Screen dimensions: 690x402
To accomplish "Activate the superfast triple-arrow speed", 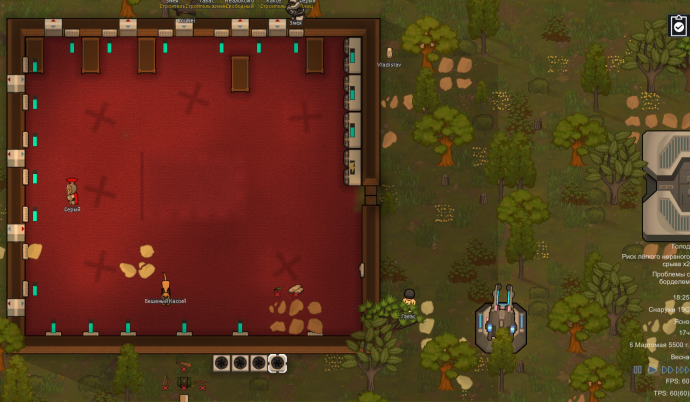I will 683,370.
